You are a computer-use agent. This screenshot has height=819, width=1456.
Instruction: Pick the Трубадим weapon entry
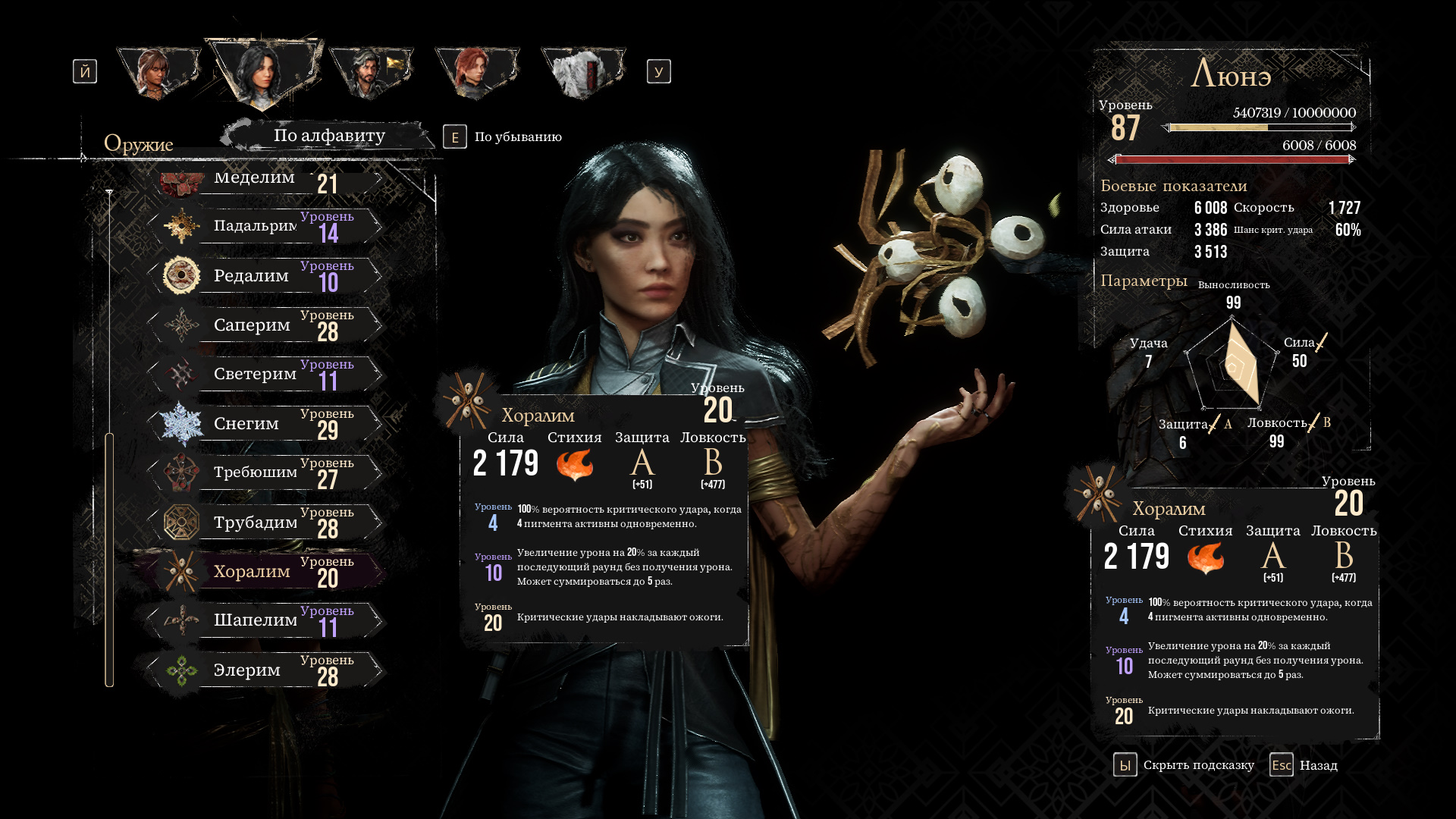pyautogui.click(x=258, y=522)
